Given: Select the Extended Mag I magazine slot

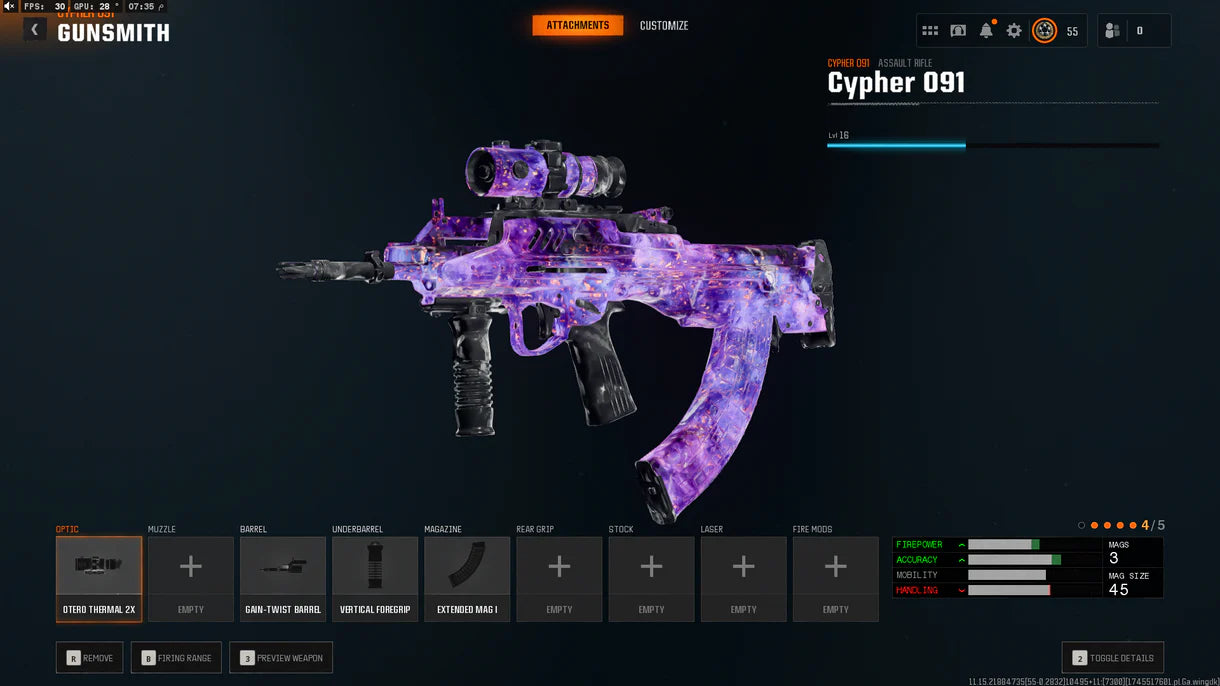Looking at the screenshot, I should click(x=467, y=578).
